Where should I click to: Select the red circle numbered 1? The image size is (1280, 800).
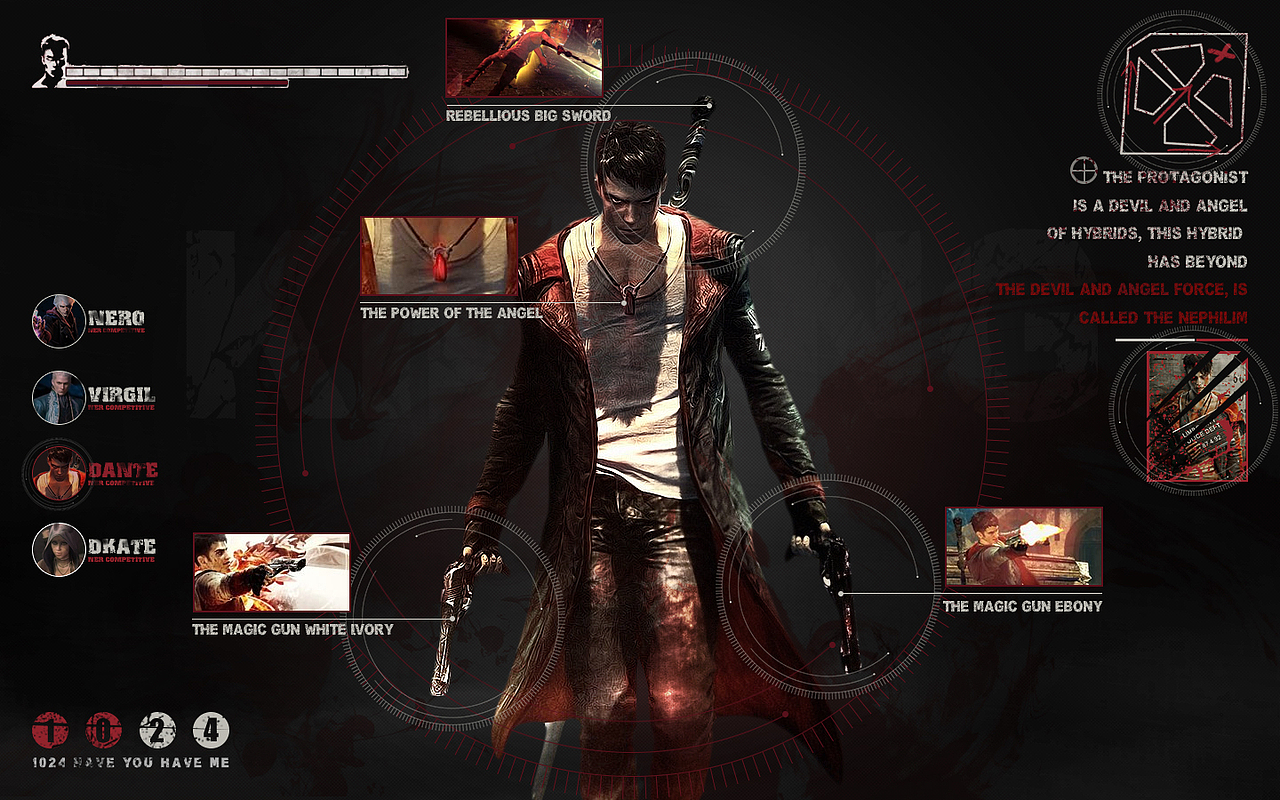(x=49, y=730)
